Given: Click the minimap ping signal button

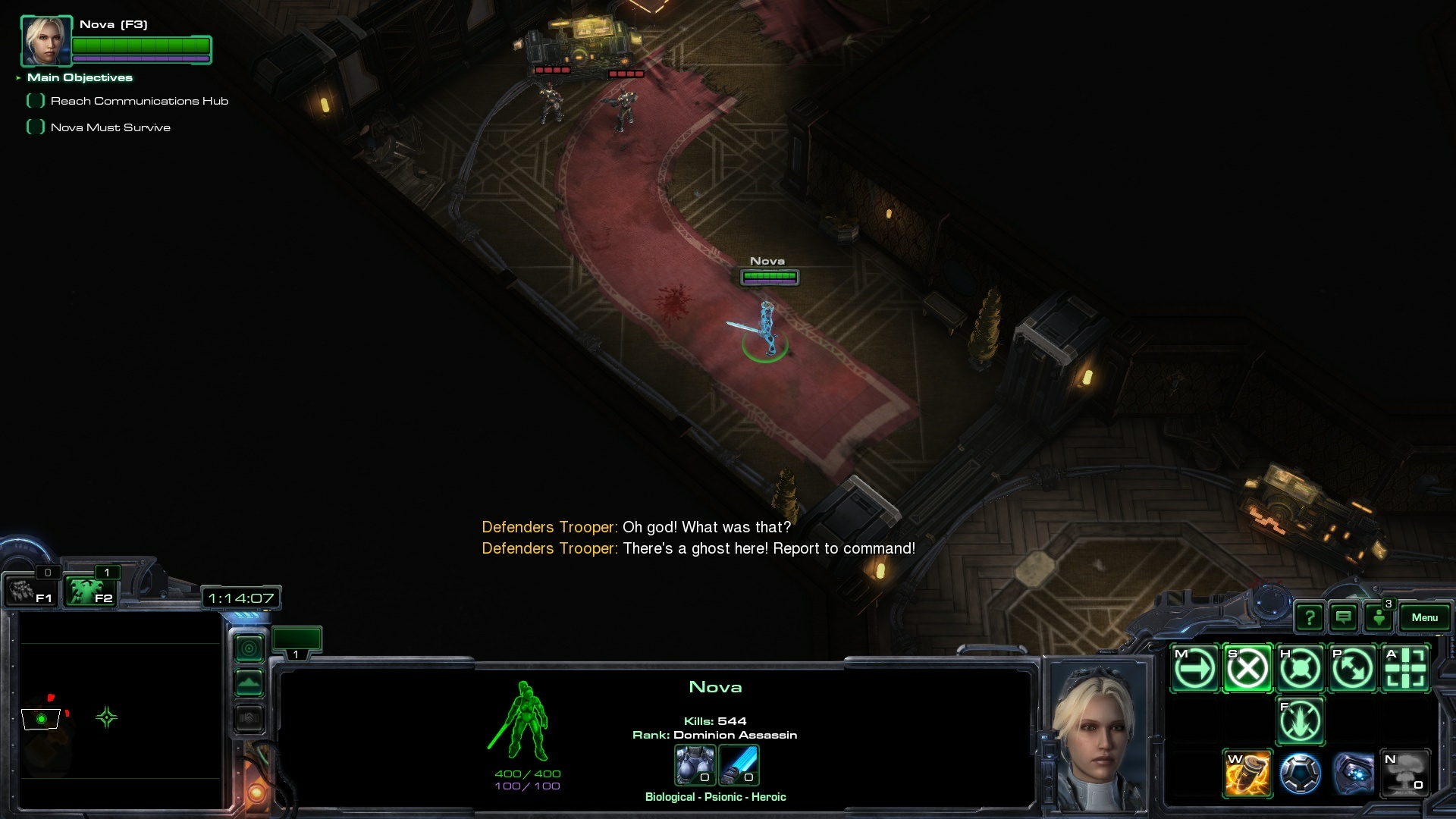Looking at the screenshot, I should coord(249,649).
